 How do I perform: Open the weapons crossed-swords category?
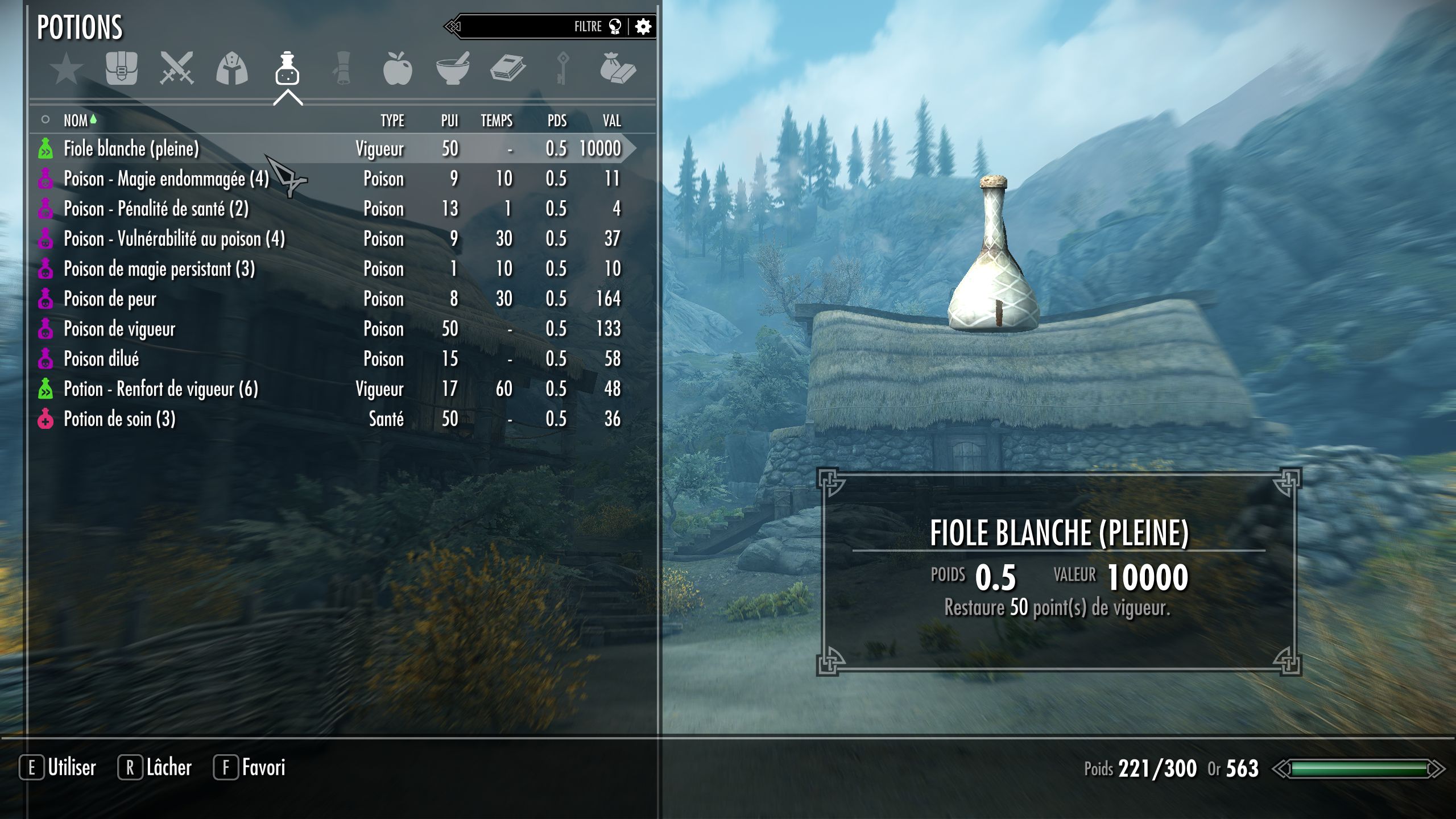(x=176, y=69)
